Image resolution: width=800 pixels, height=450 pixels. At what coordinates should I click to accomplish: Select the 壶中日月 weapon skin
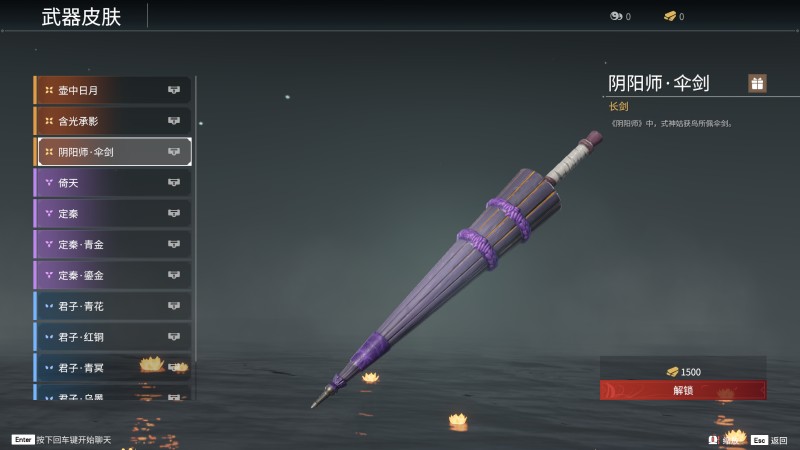tap(113, 90)
